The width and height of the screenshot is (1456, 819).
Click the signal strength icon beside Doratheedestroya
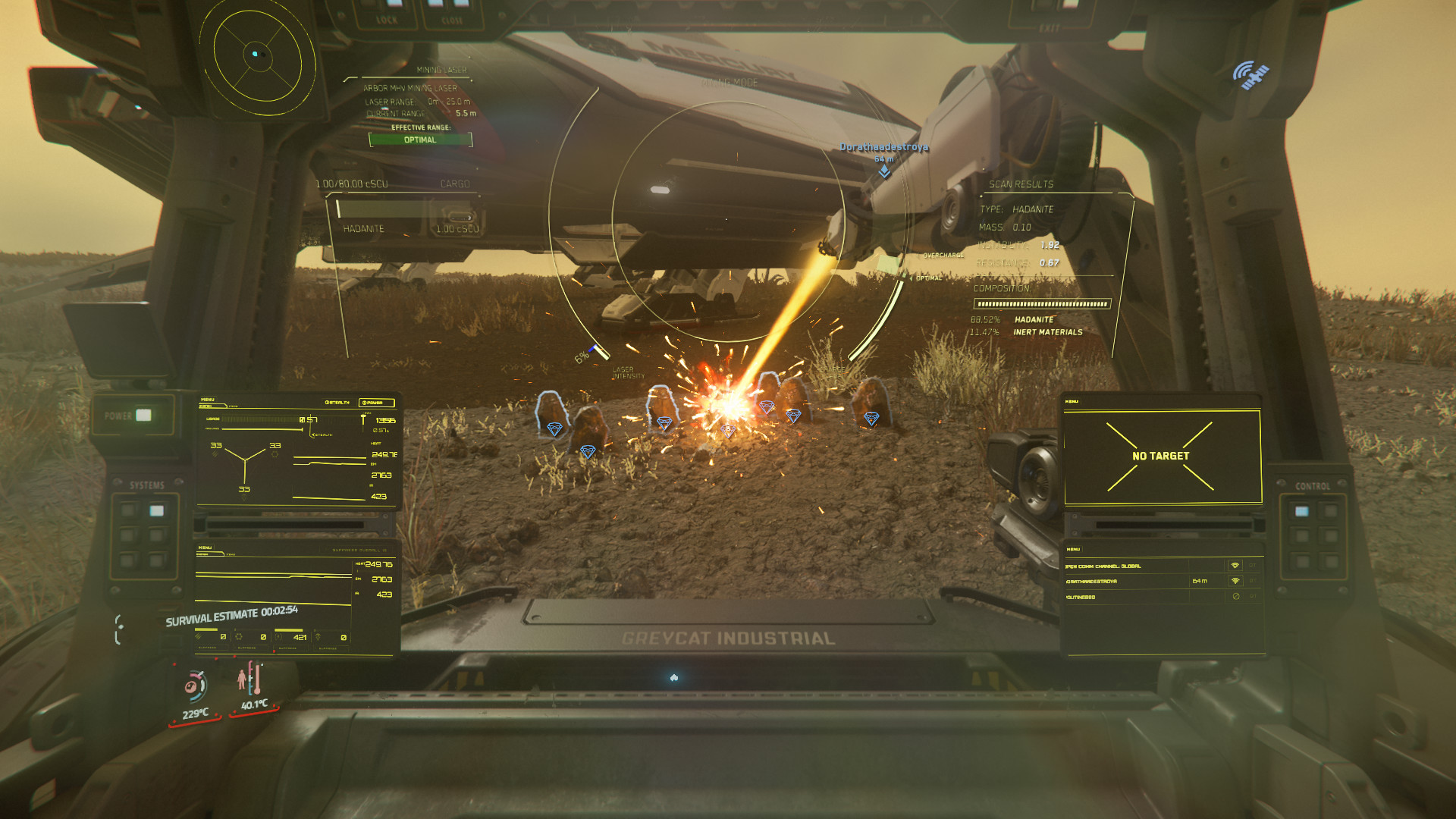[x=1235, y=581]
